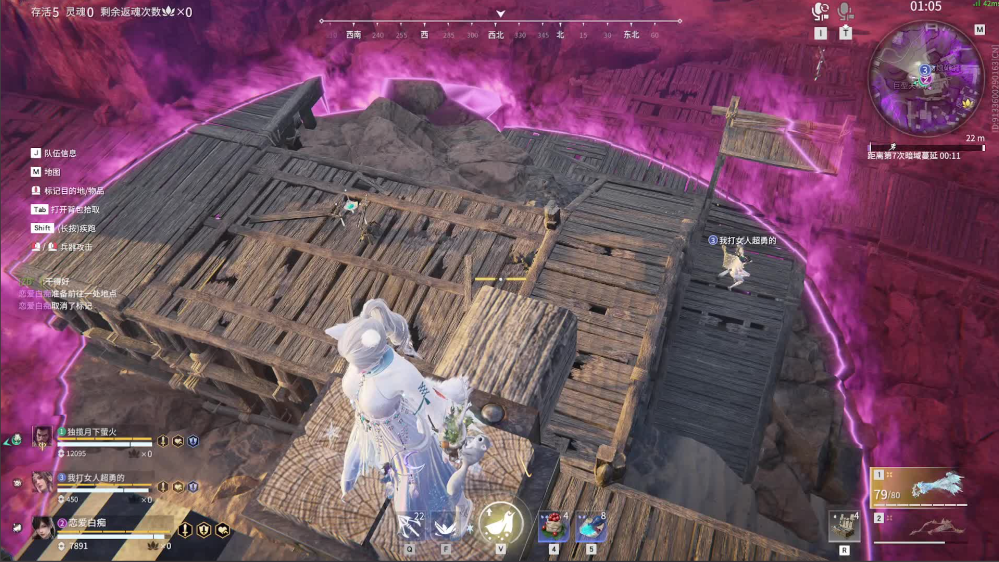Trigger the hero skill icon above F
The height and width of the screenshot is (562, 999).
(446, 524)
